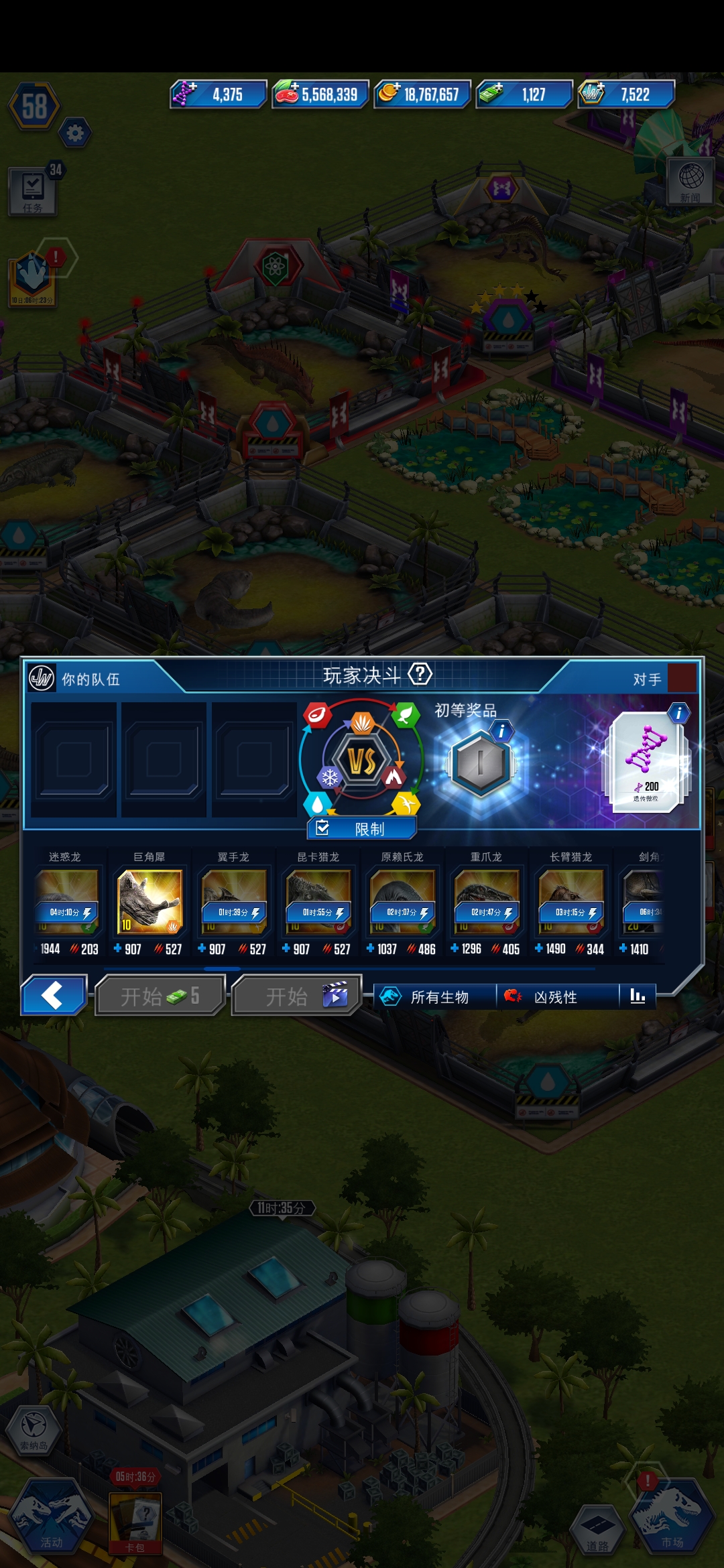Screen dimensions: 724x1568
Task: View info on the 初等奖品 prize badge
Action: pos(501,730)
